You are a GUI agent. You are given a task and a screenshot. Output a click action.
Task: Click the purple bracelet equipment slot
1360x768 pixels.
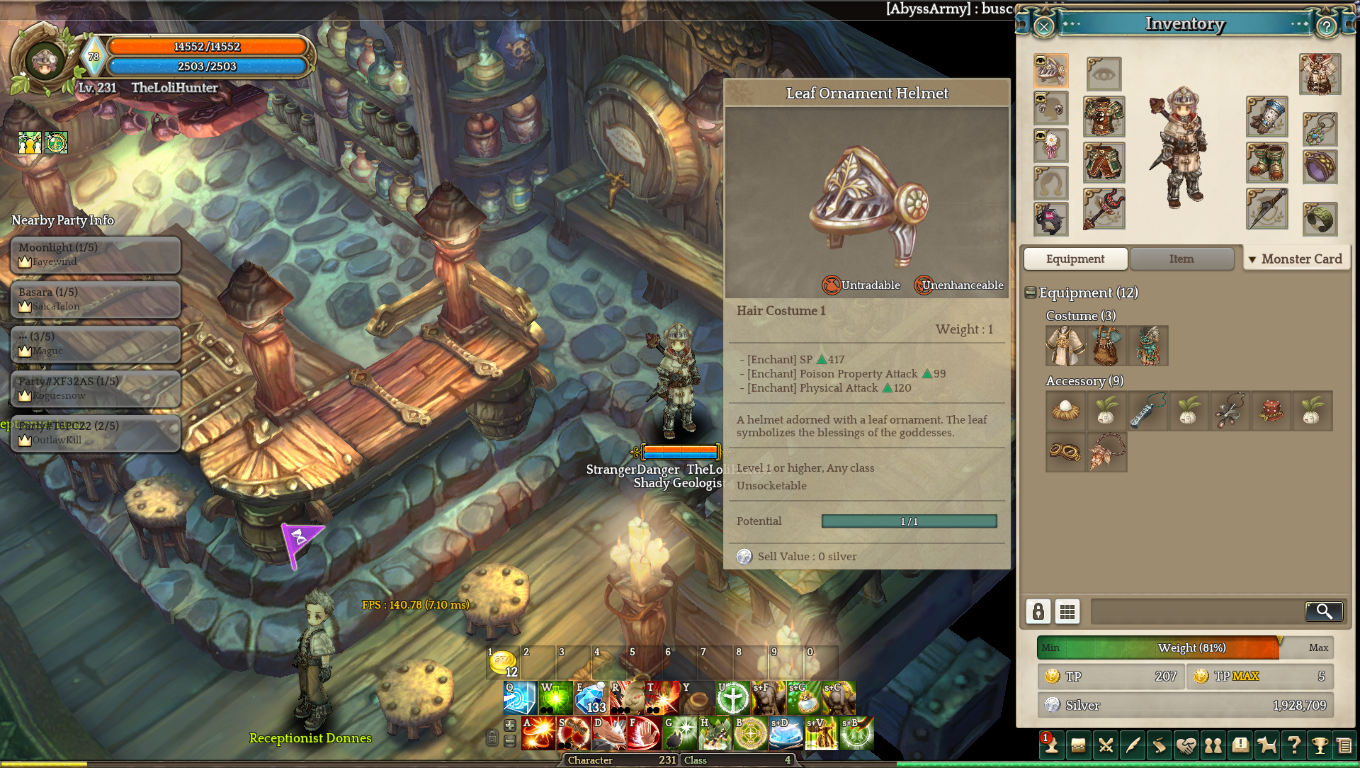coord(1320,166)
